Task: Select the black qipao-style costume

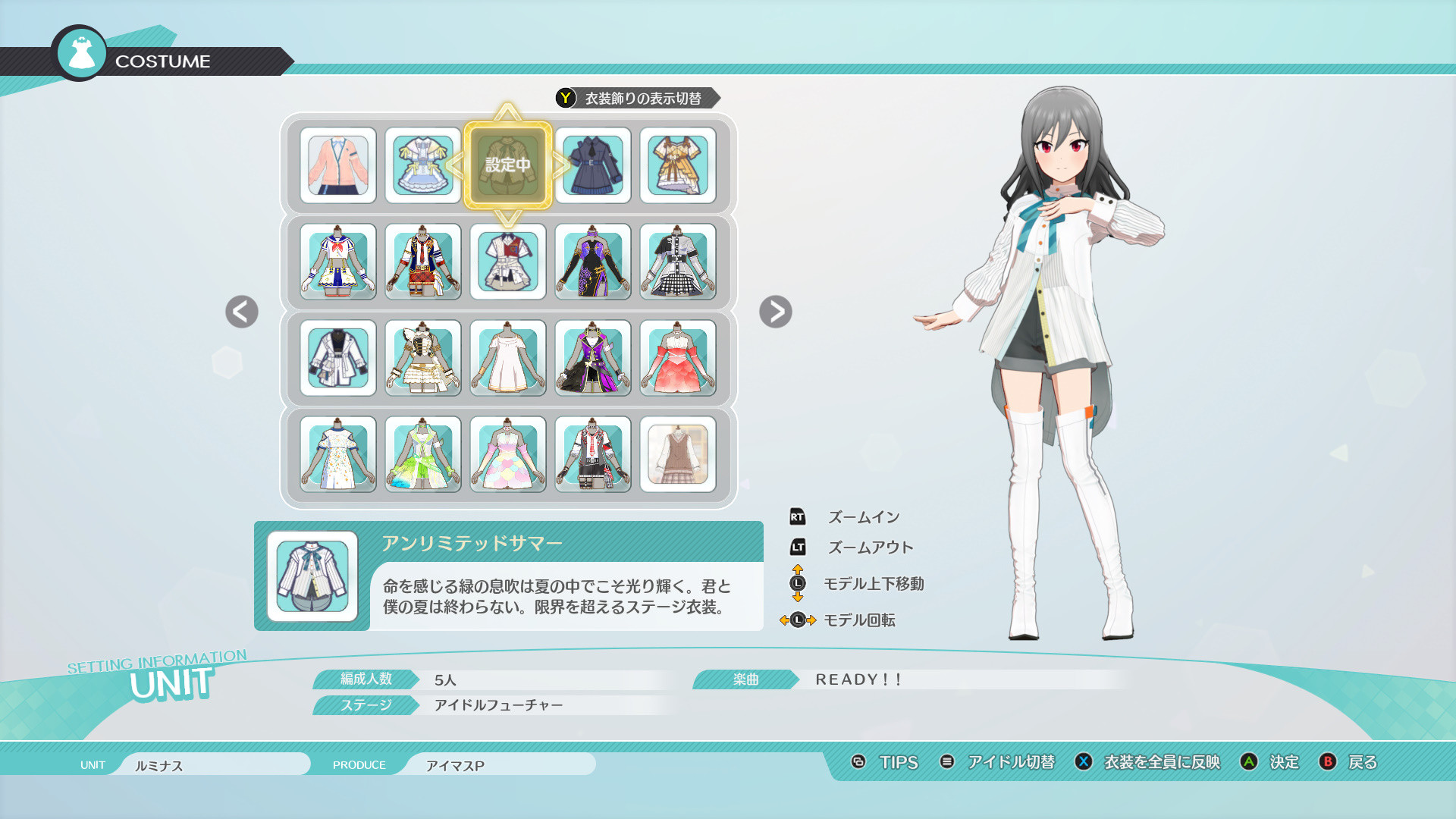Action: (x=592, y=263)
